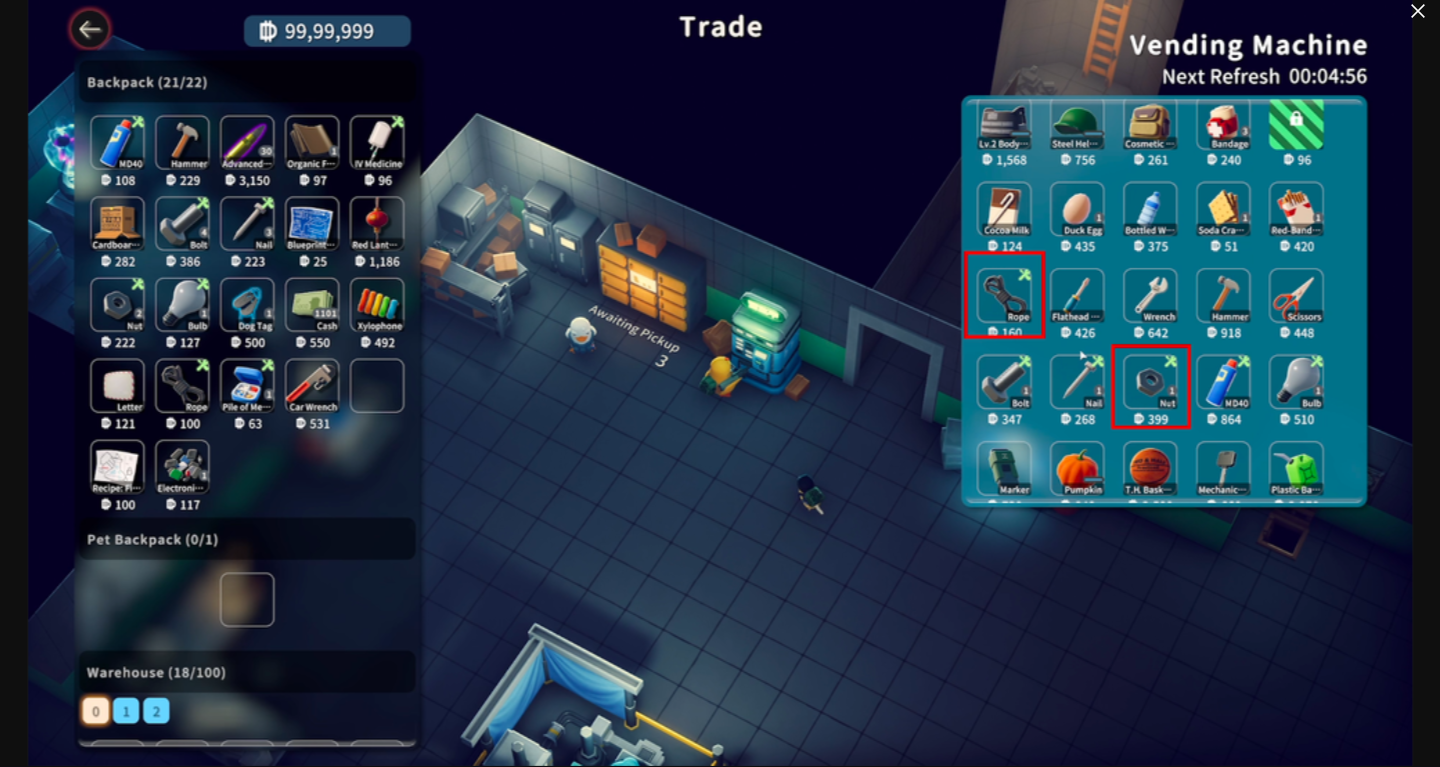Select the Blueprint item in the backpack
This screenshot has width=1440, height=767.
pos(311,222)
